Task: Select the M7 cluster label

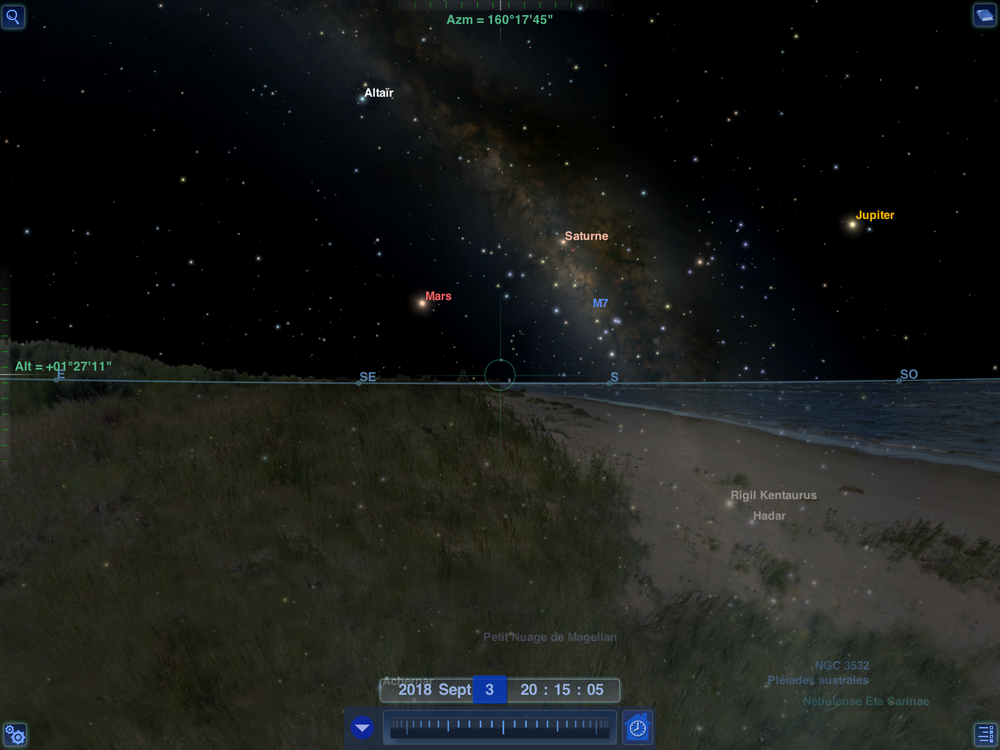Action: [600, 303]
